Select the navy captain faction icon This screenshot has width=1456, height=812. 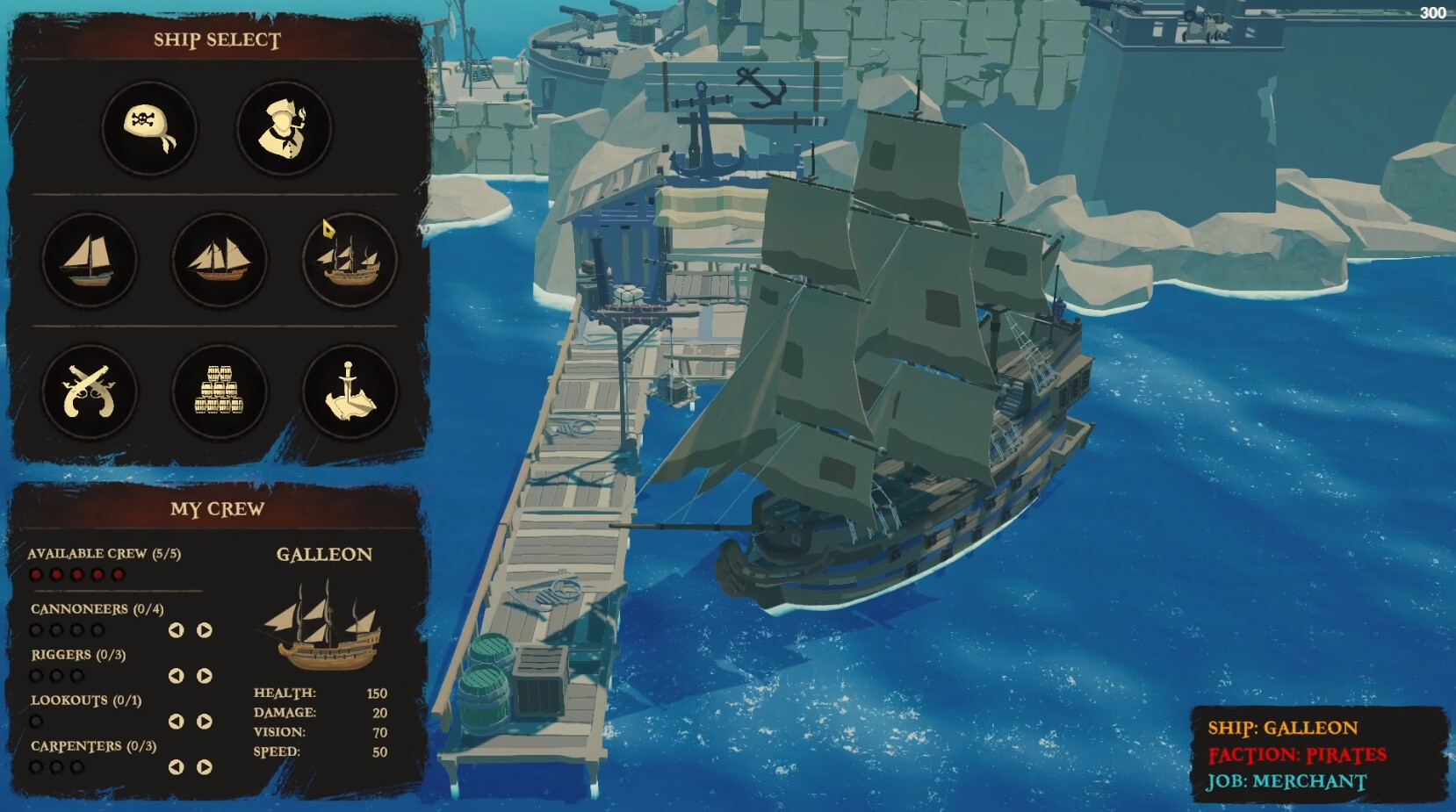click(x=283, y=128)
